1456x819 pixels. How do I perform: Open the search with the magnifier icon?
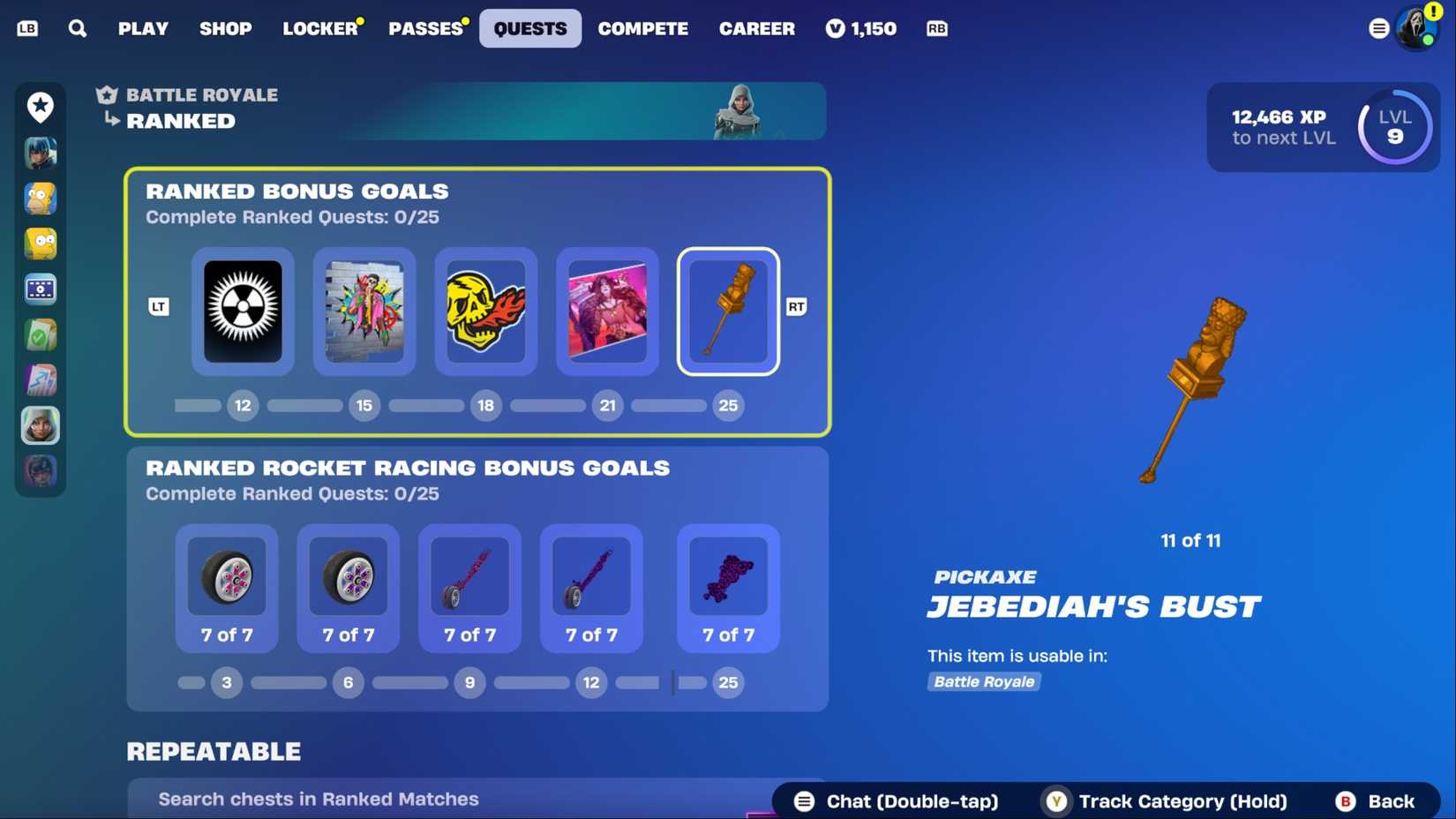click(x=78, y=28)
